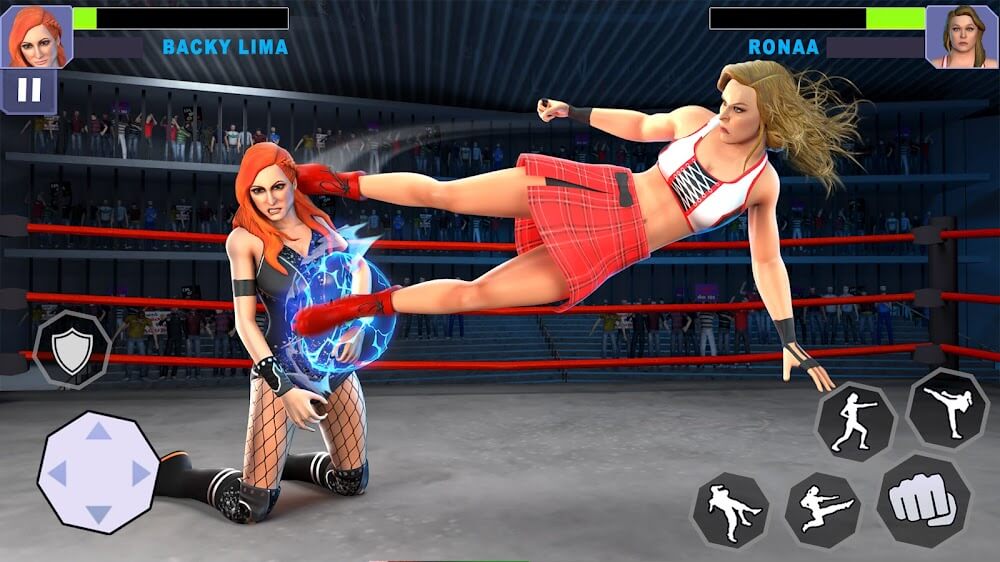Tap the right arrow on the movement pad
The width and height of the screenshot is (1000, 562).
141,473
